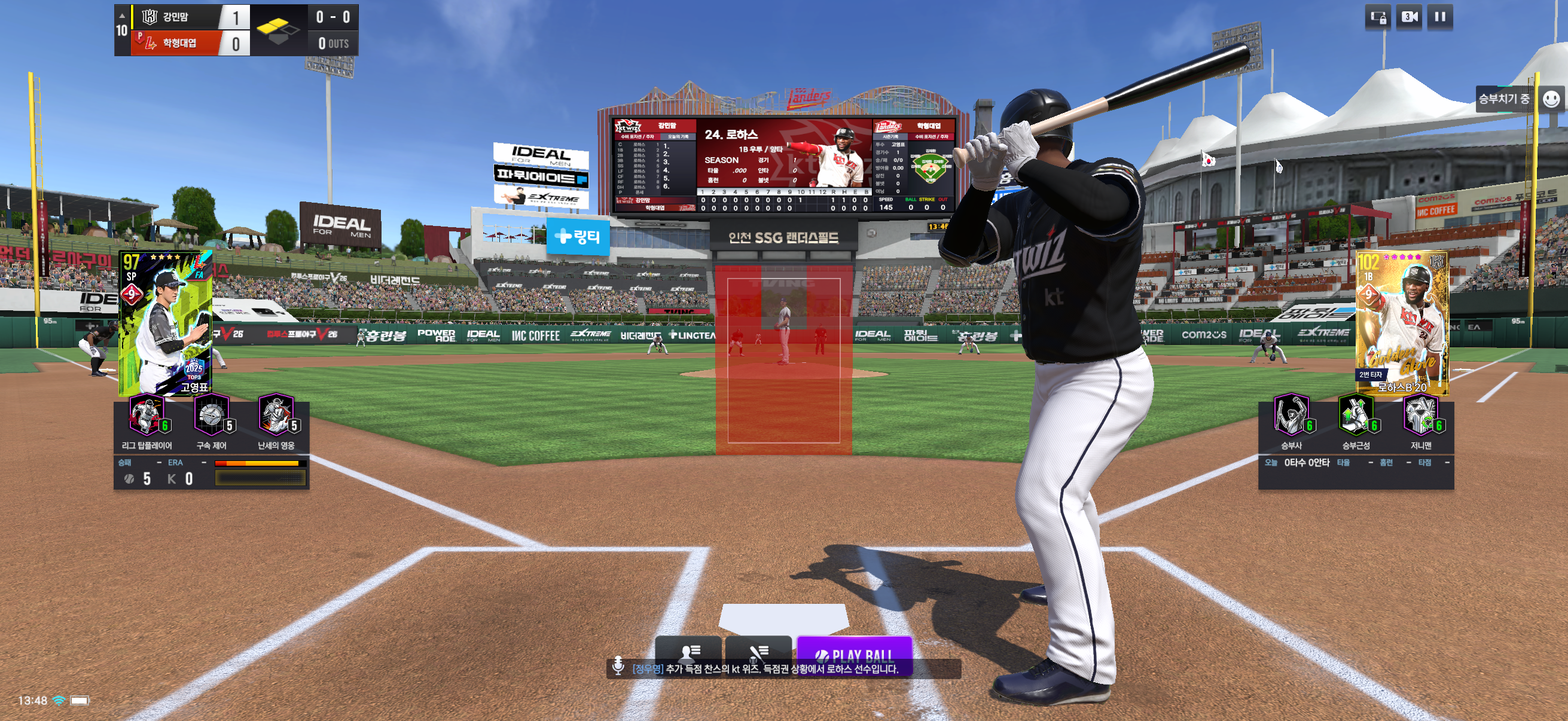Select batter card 로하스B'20

[1402, 322]
